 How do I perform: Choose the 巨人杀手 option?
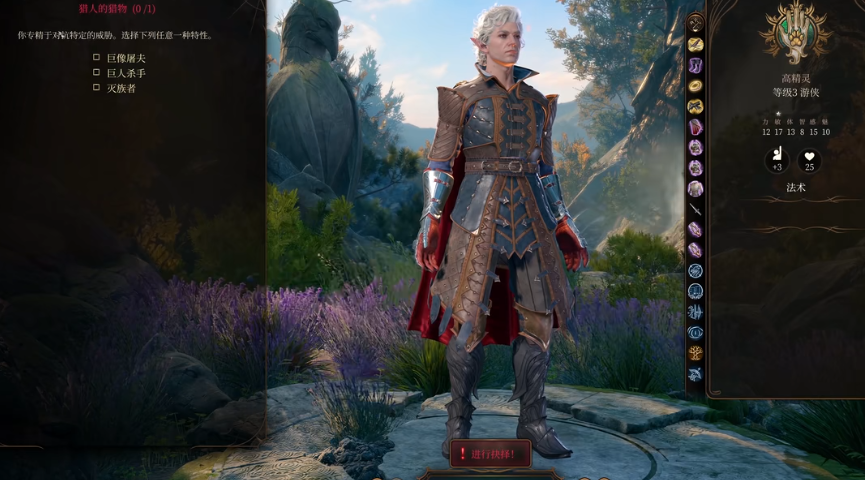coord(97,73)
